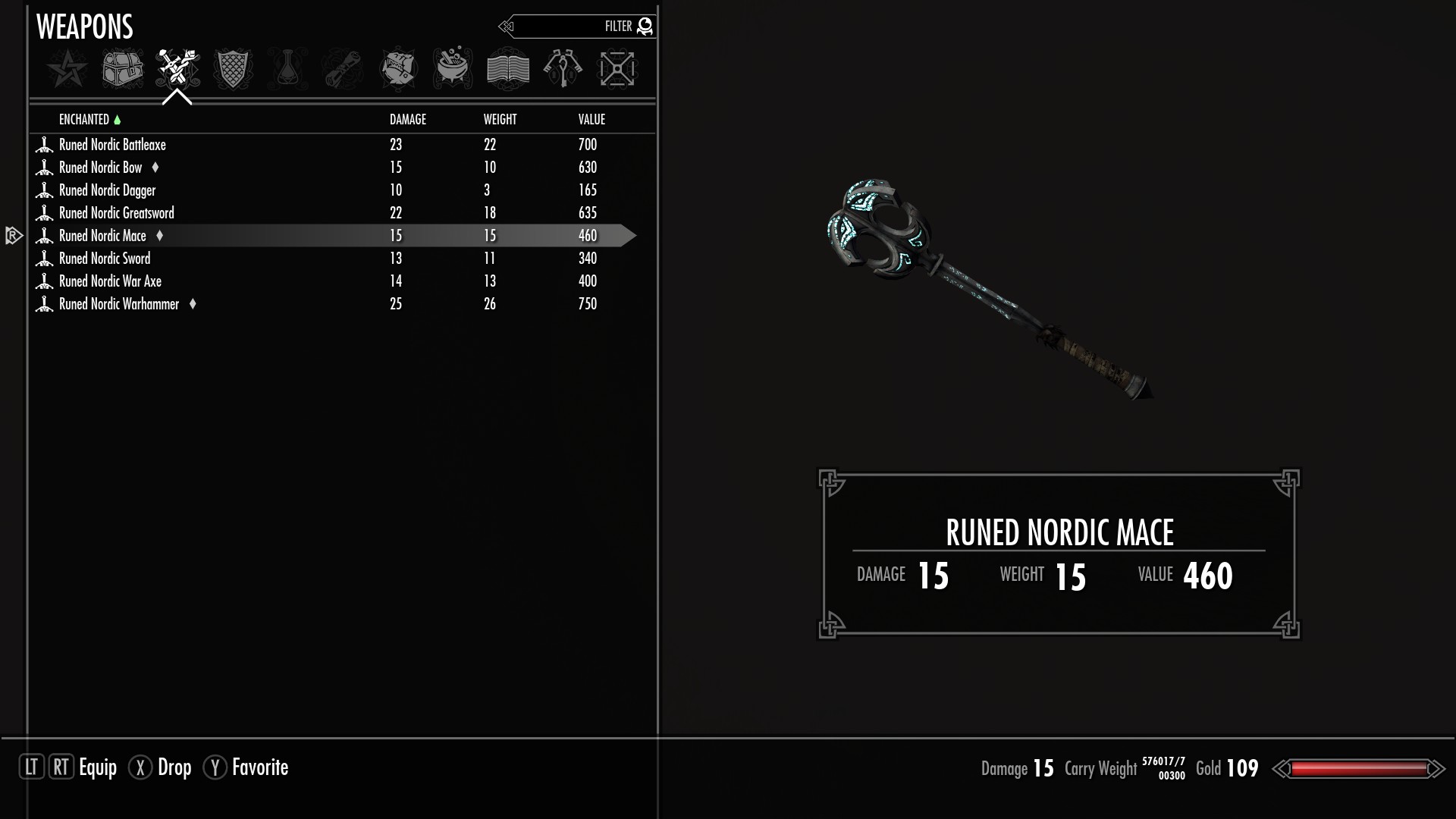Show the ingredients mortar bowl category
This screenshot has height=819, width=1456.
pyautogui.click(x=453, y=69)
